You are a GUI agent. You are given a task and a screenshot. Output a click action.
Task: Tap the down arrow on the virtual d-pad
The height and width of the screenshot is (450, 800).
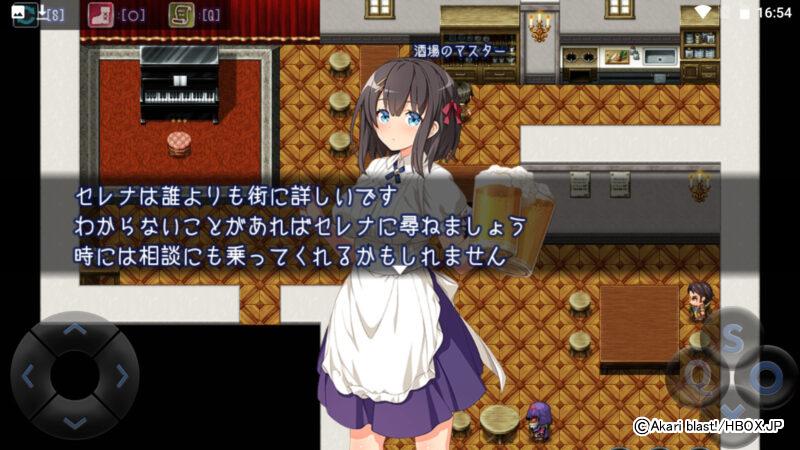[75, 422]
